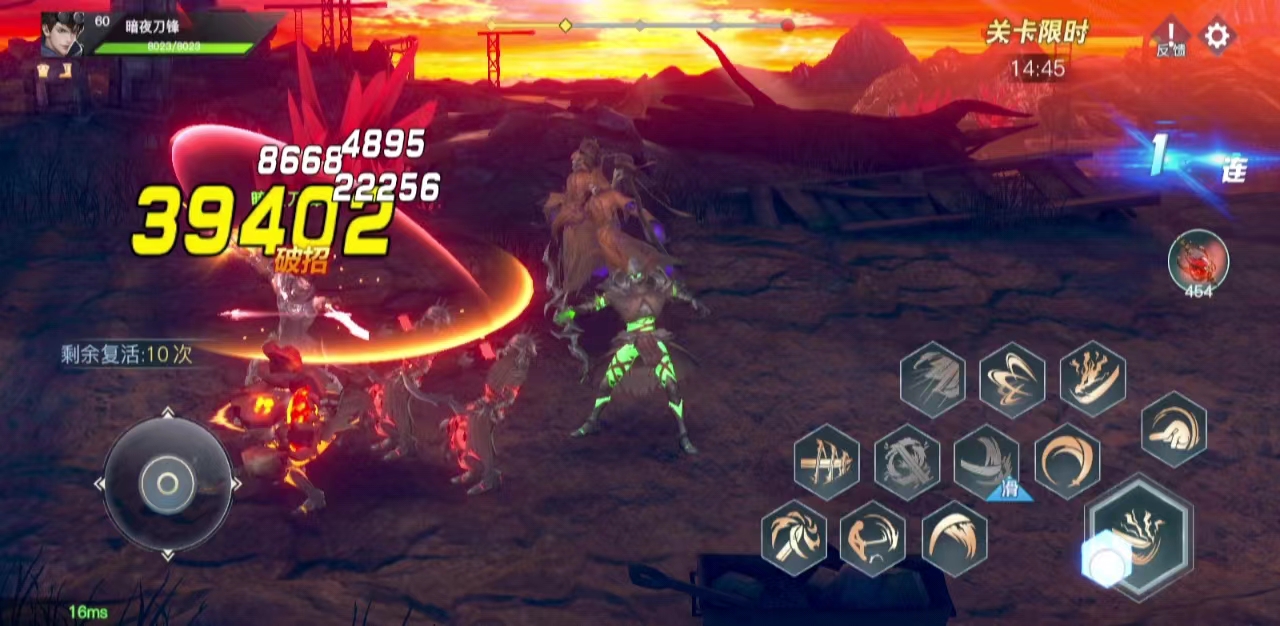The height and width of the screenshot is (626, 1280).
Task: Activate the greyed scratch-slash skill hexagon
Action: (932, 380)
